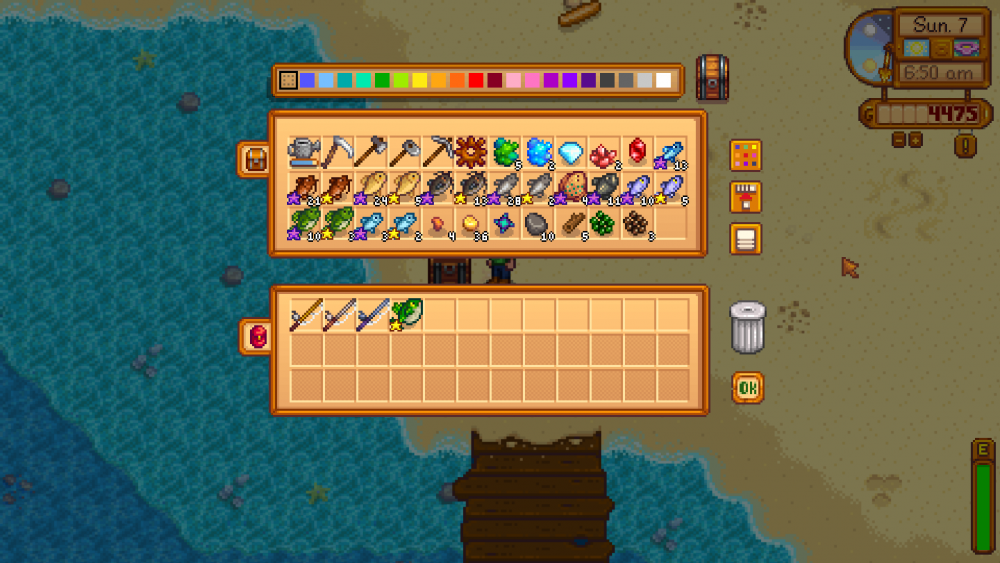This screenshot has height=563, width=1000.
Task: Open the quest journal icon
Action: click(965, 146)
